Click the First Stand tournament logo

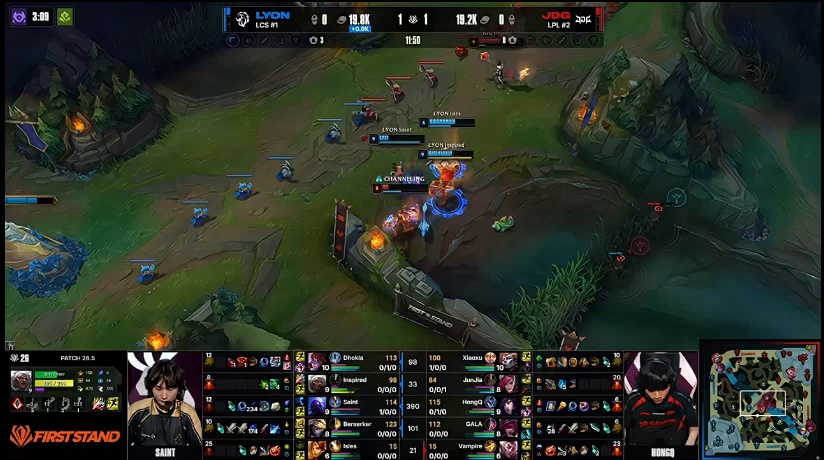point(62,436)
